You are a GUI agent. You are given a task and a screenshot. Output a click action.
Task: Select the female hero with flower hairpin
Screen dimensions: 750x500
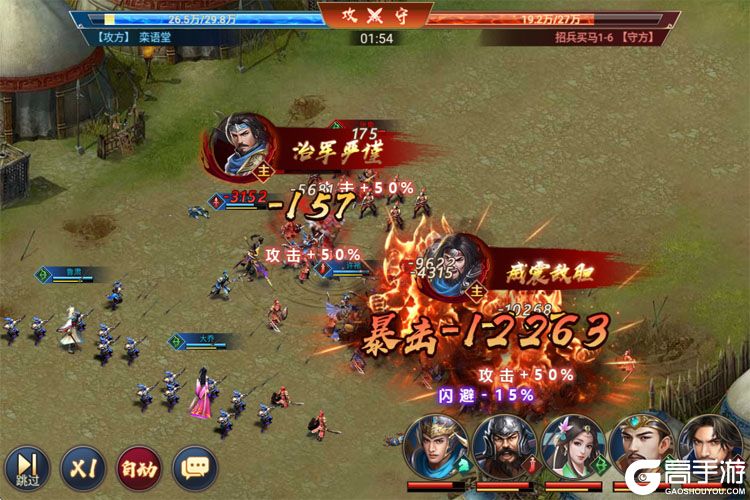tap(572, 449)
